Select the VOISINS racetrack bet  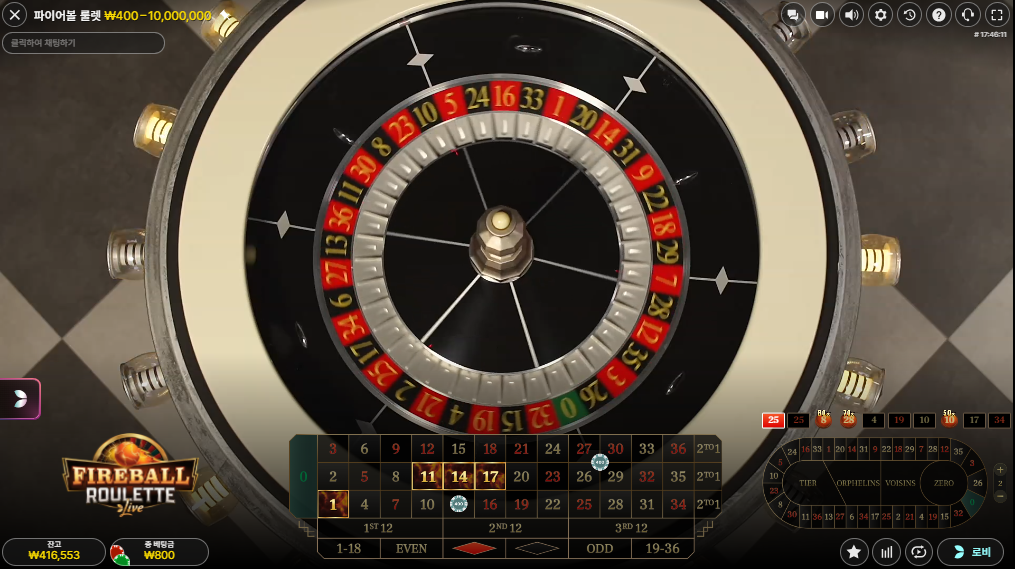click(900, 482)
